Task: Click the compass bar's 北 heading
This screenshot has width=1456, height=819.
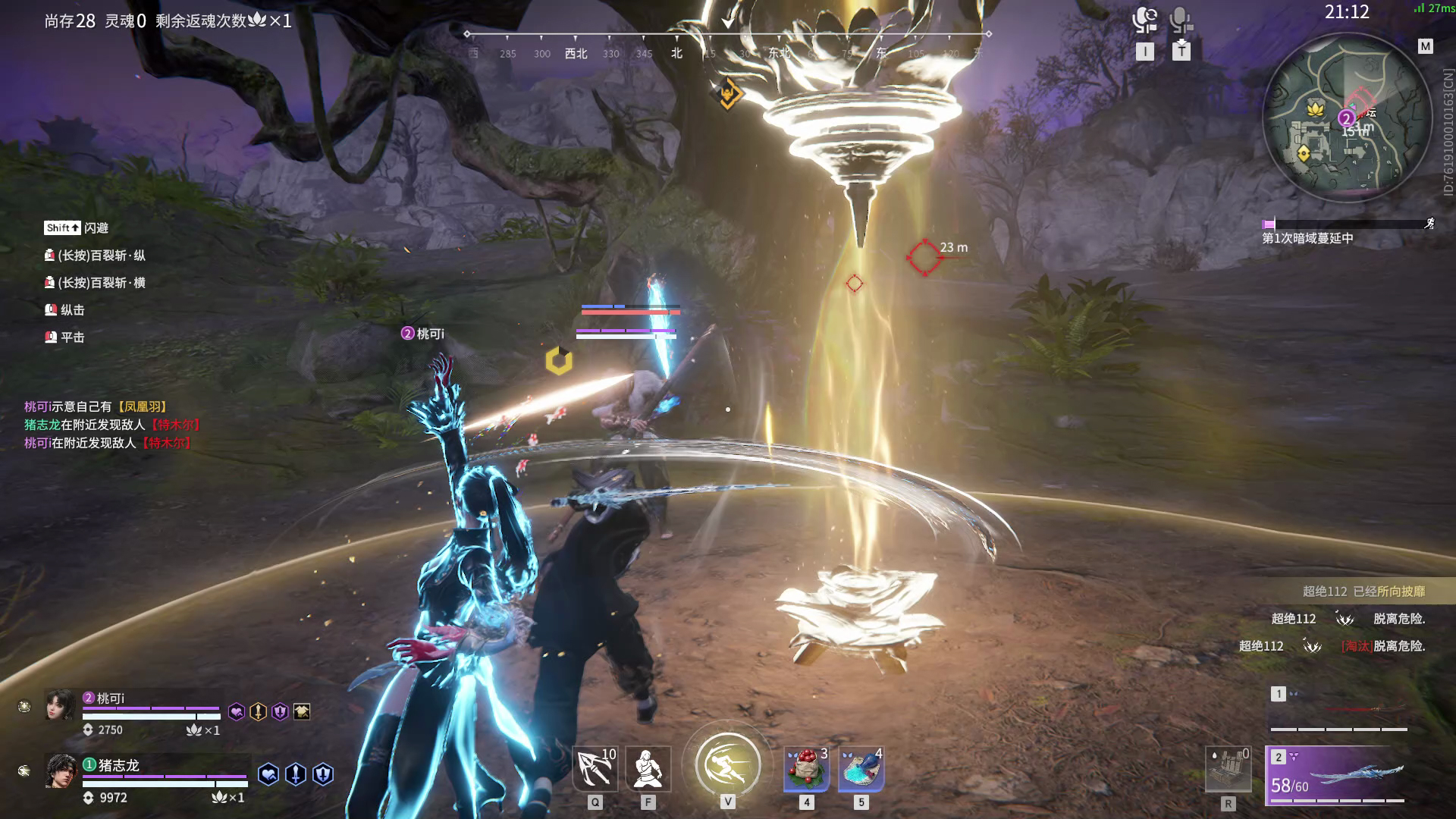Action: [x=676, y=53]
